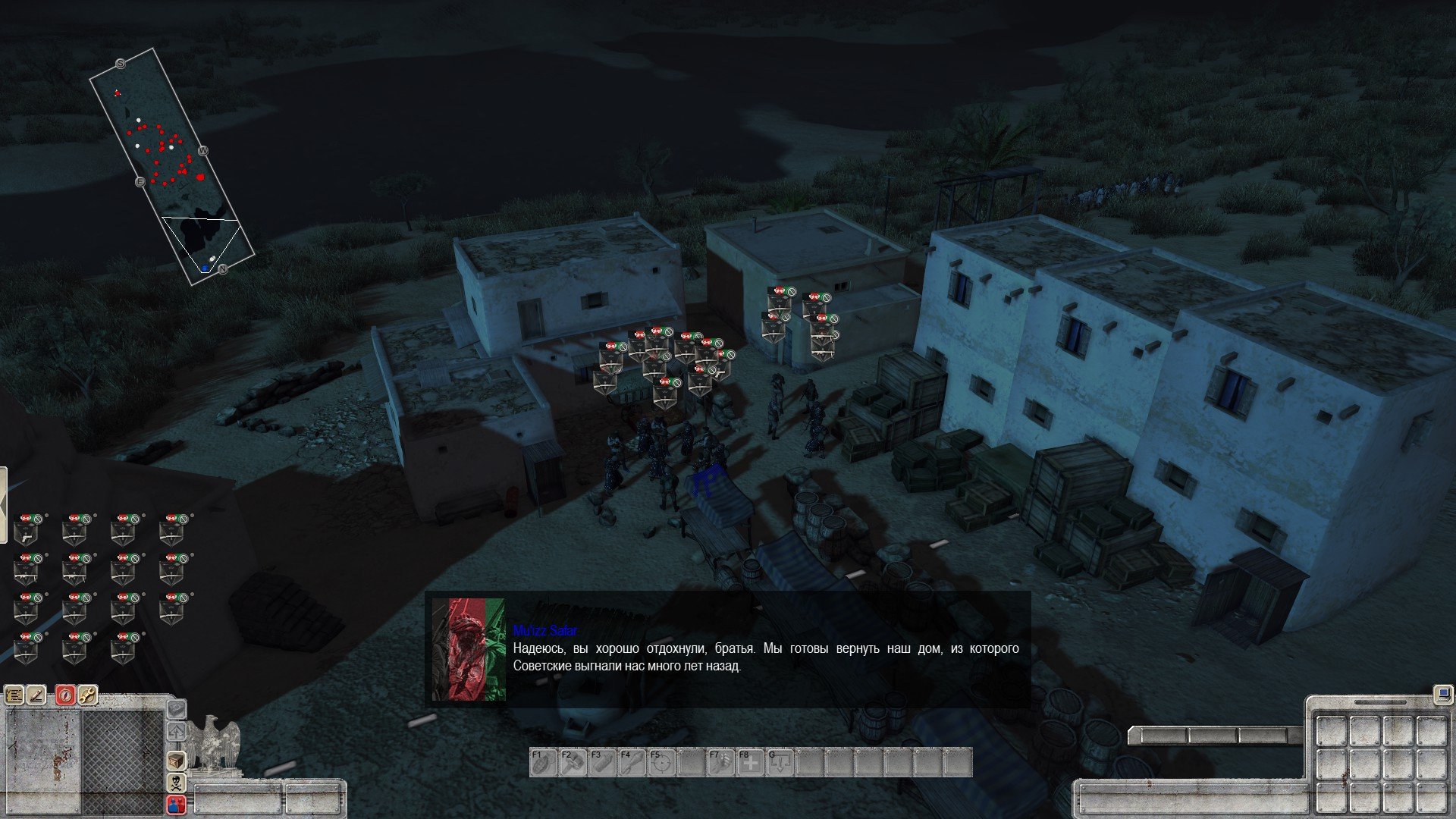The width and height of the screenshot is (1456, 819).
Task: Open the wrench settings button
Action: 87,695
